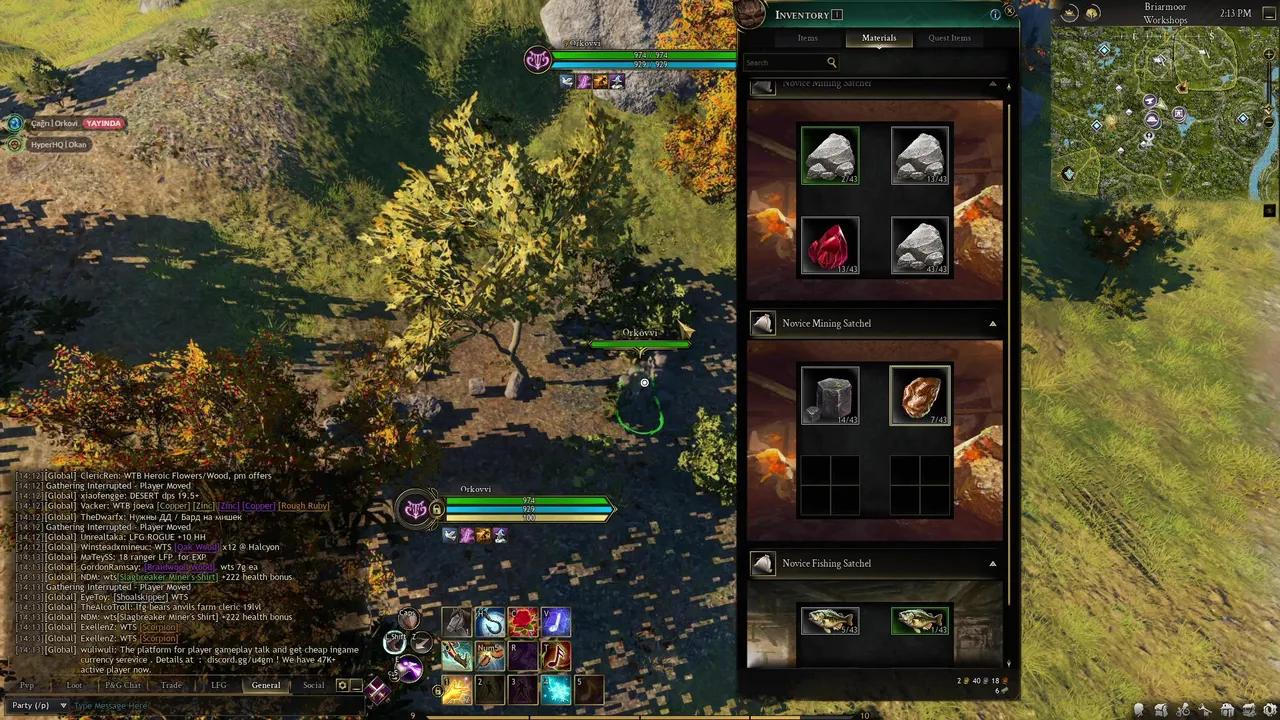Select the red ruby gem slot
The height and width of the screenshot is (720, 1280).
tap(829, 246)
